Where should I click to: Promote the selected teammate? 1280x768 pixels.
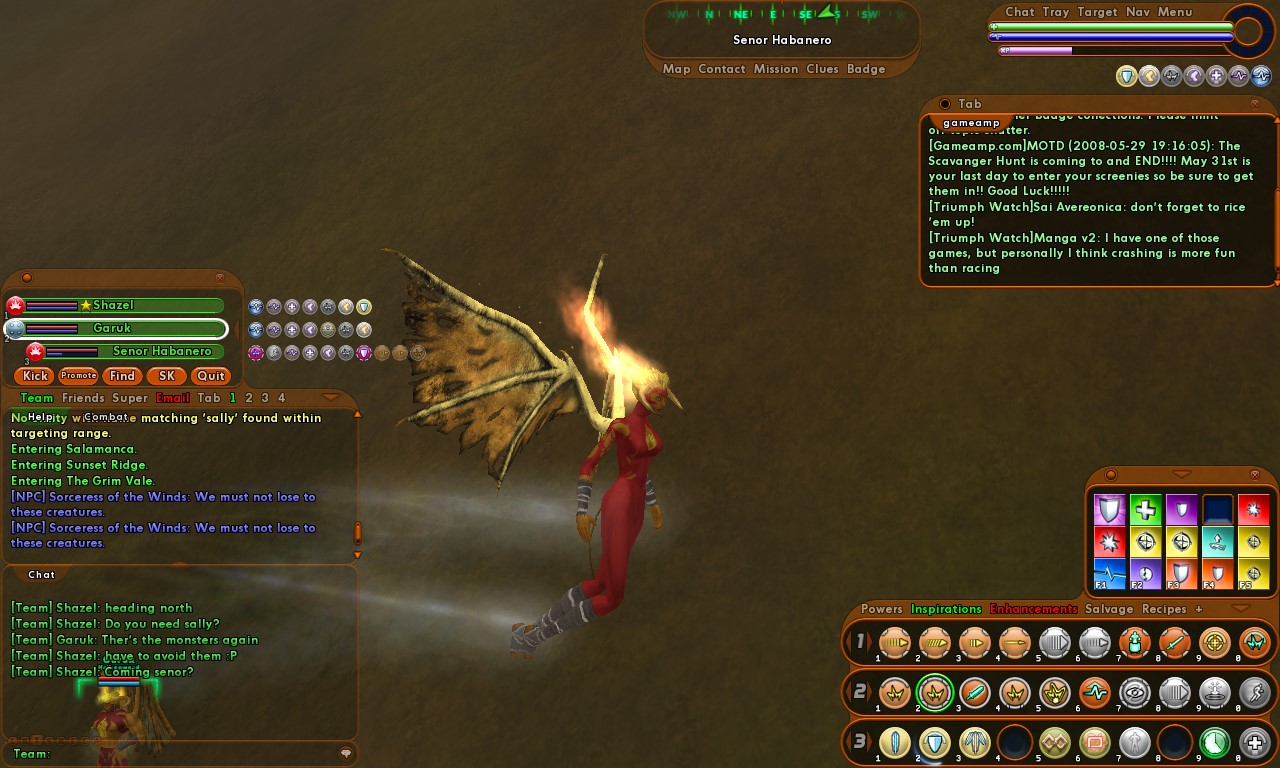pyautogui.click(x=78, y=376)
